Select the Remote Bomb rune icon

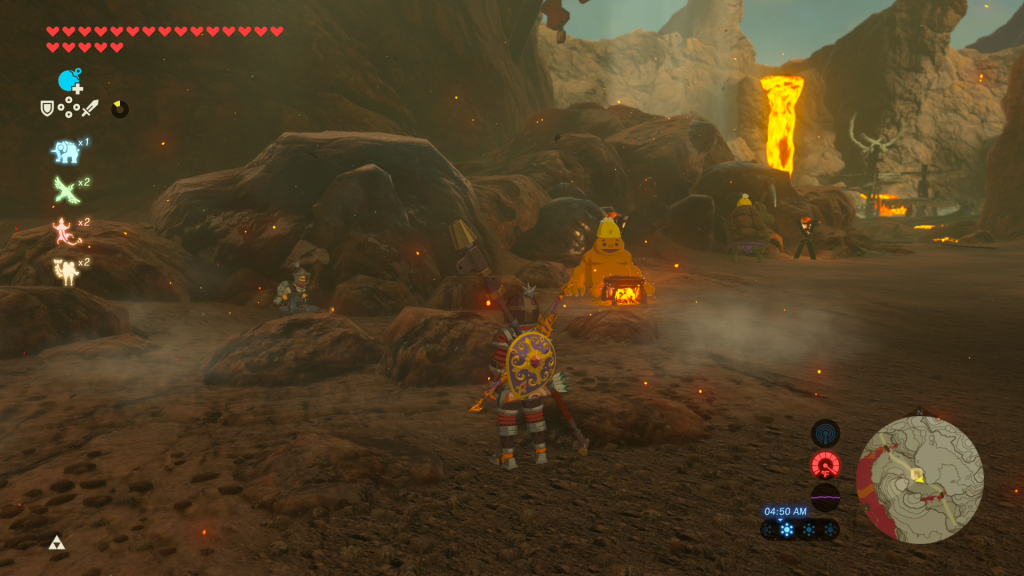click(69, 81)
